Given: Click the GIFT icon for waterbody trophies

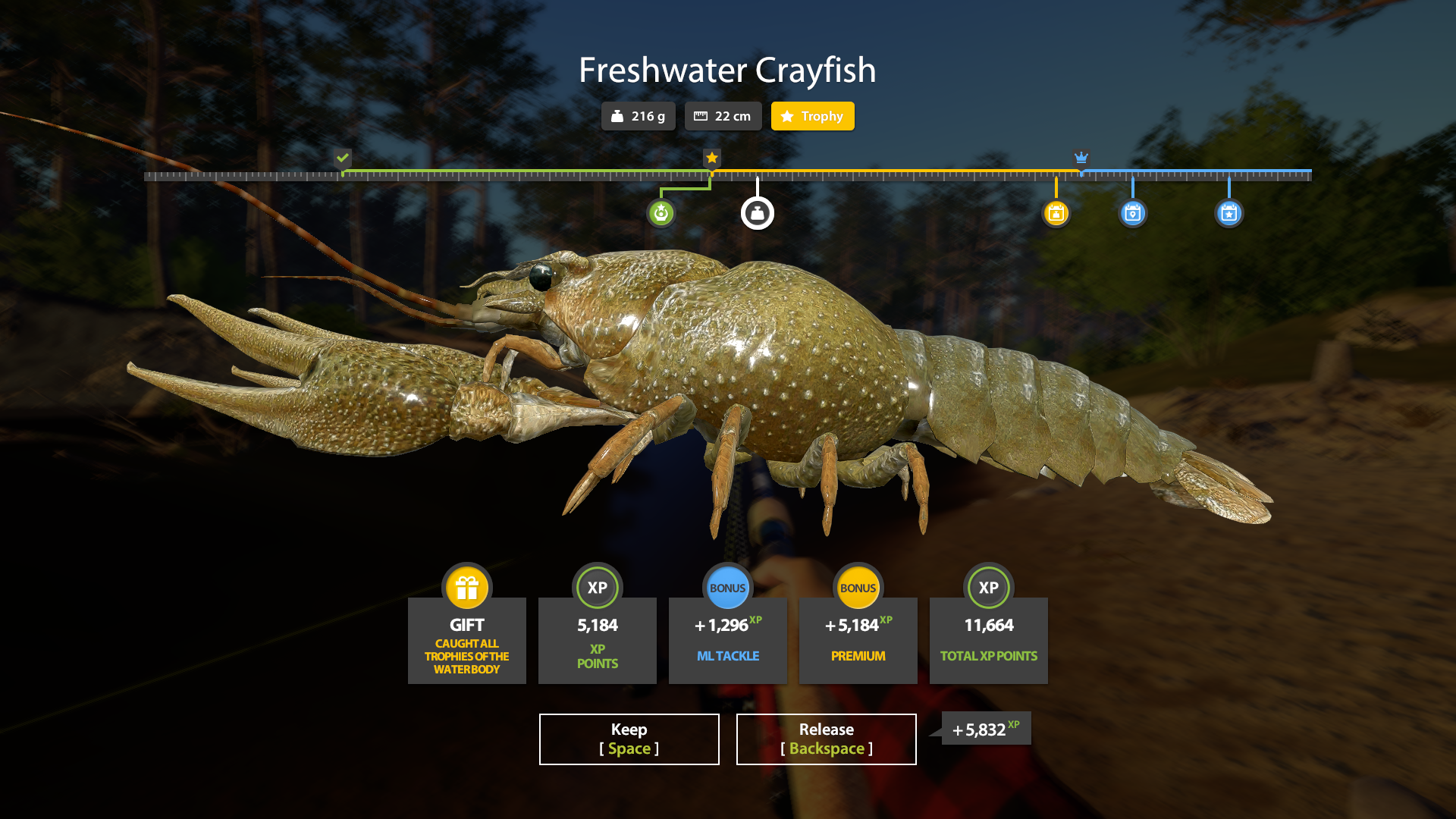Looking at the screenshot, I should (466, 587).
